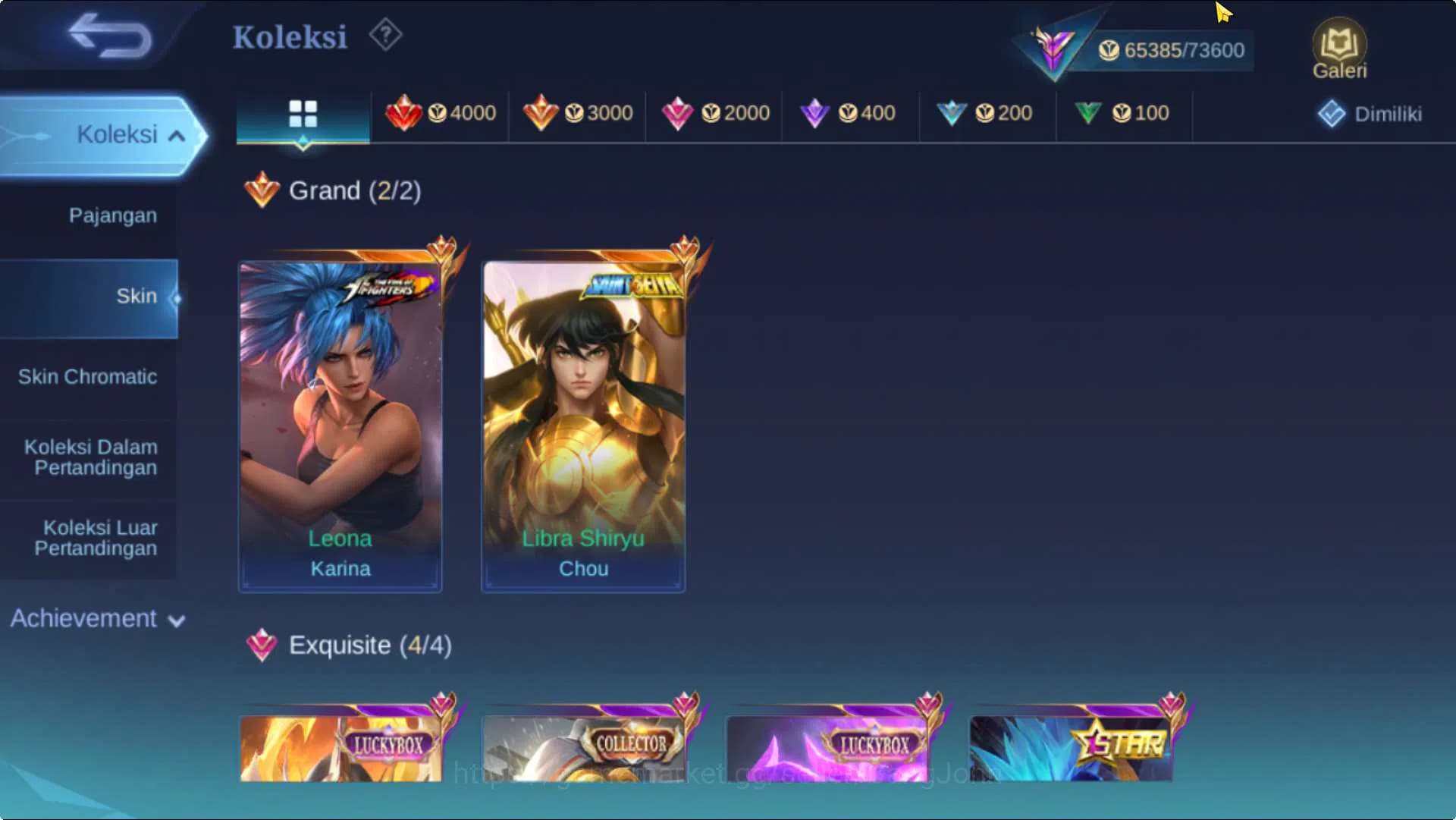Toggle the Dimiliki filter
The height and width of the screenshot is (820, 1456).
[x=1370, y=114]
